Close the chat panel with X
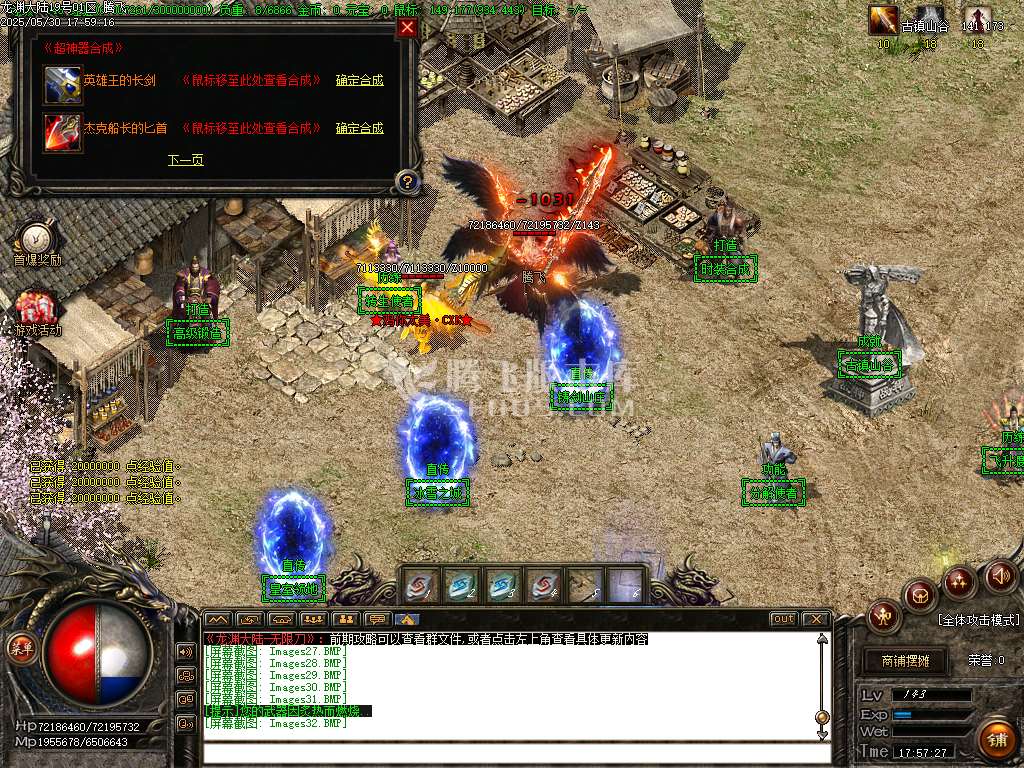Viewport: 1024px width, 768px height. (x=815, y=619)
